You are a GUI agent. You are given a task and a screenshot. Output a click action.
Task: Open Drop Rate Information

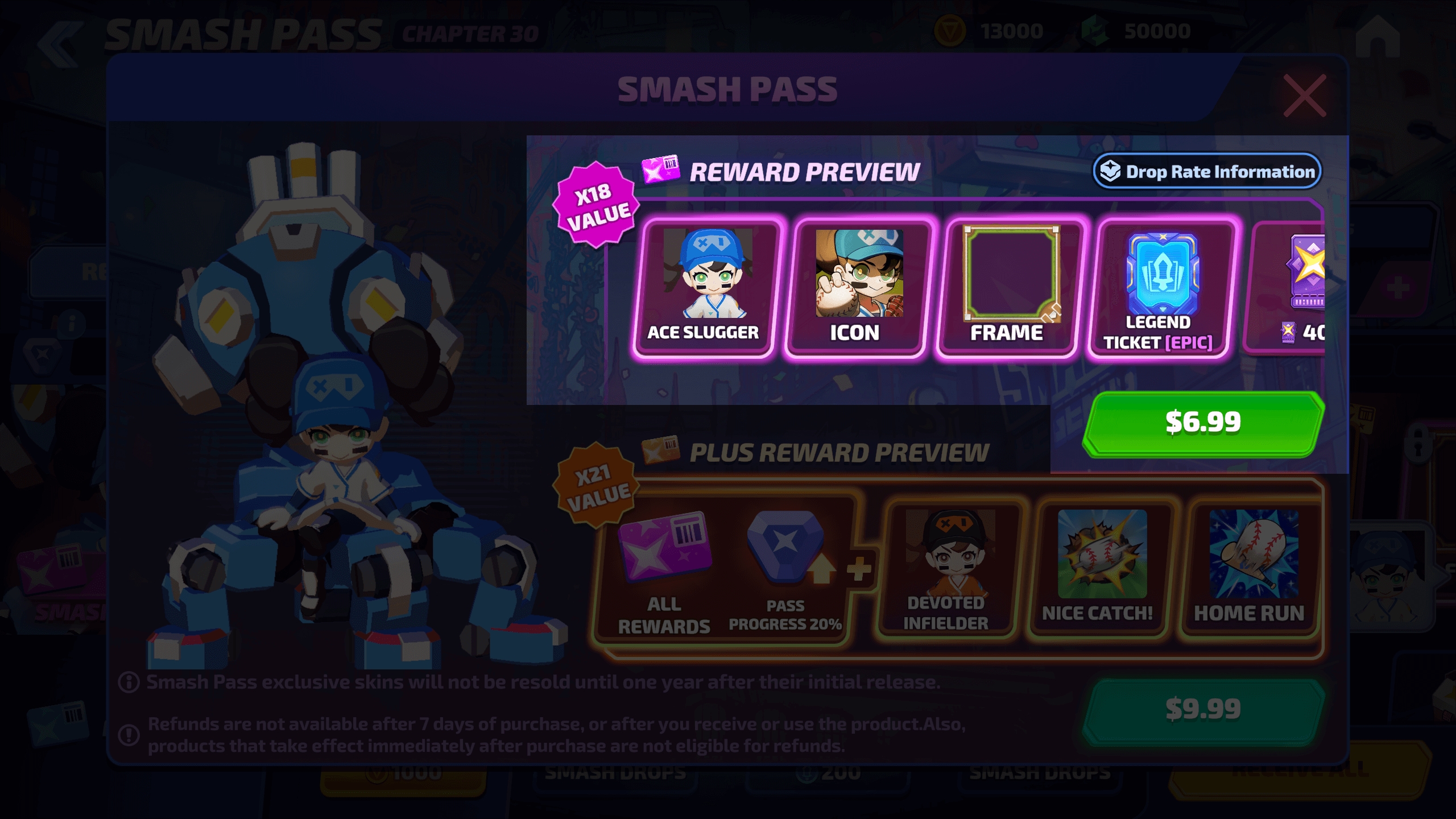(1207, 171)
